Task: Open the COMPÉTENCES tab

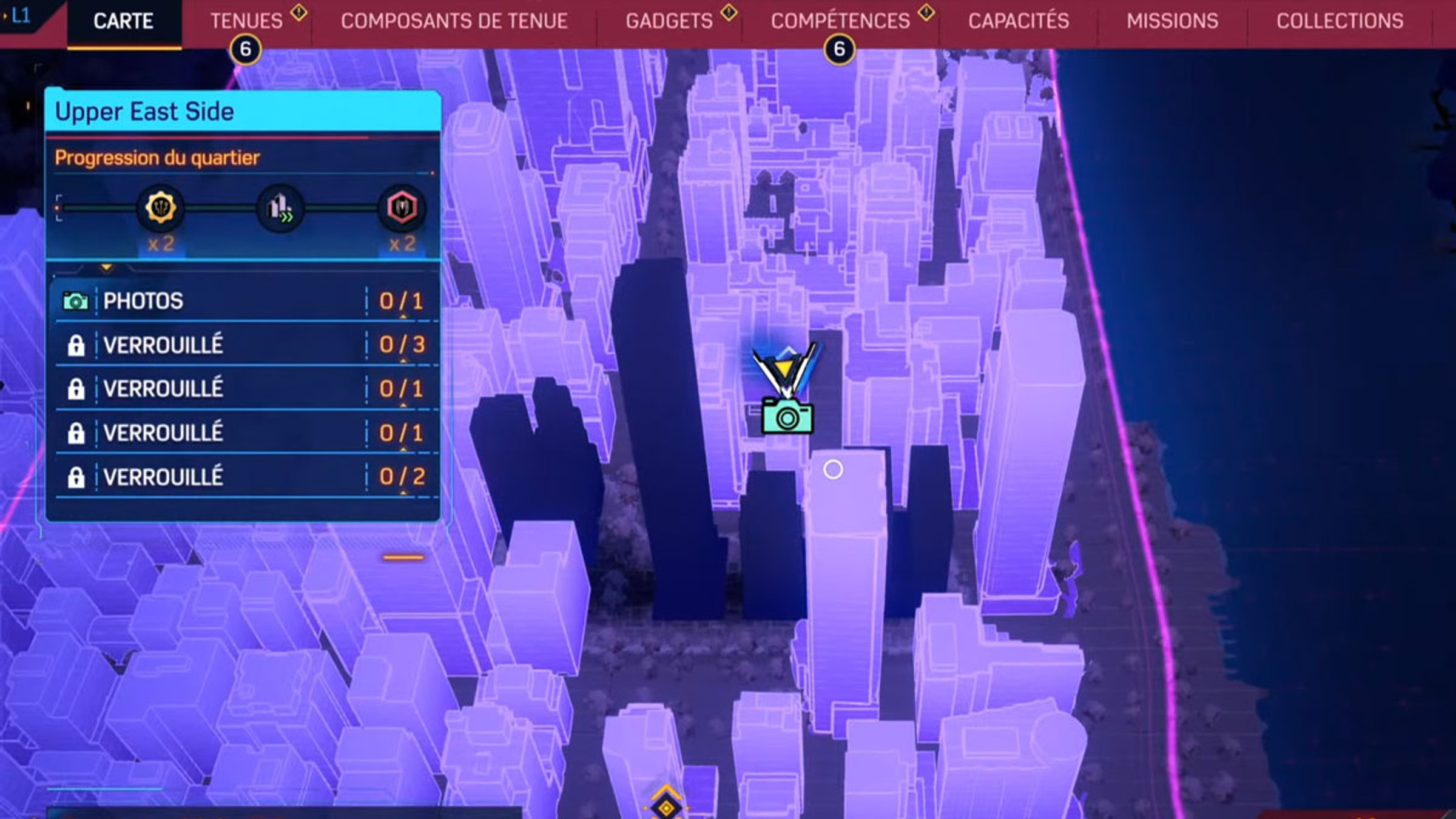Action: (840, 22)
